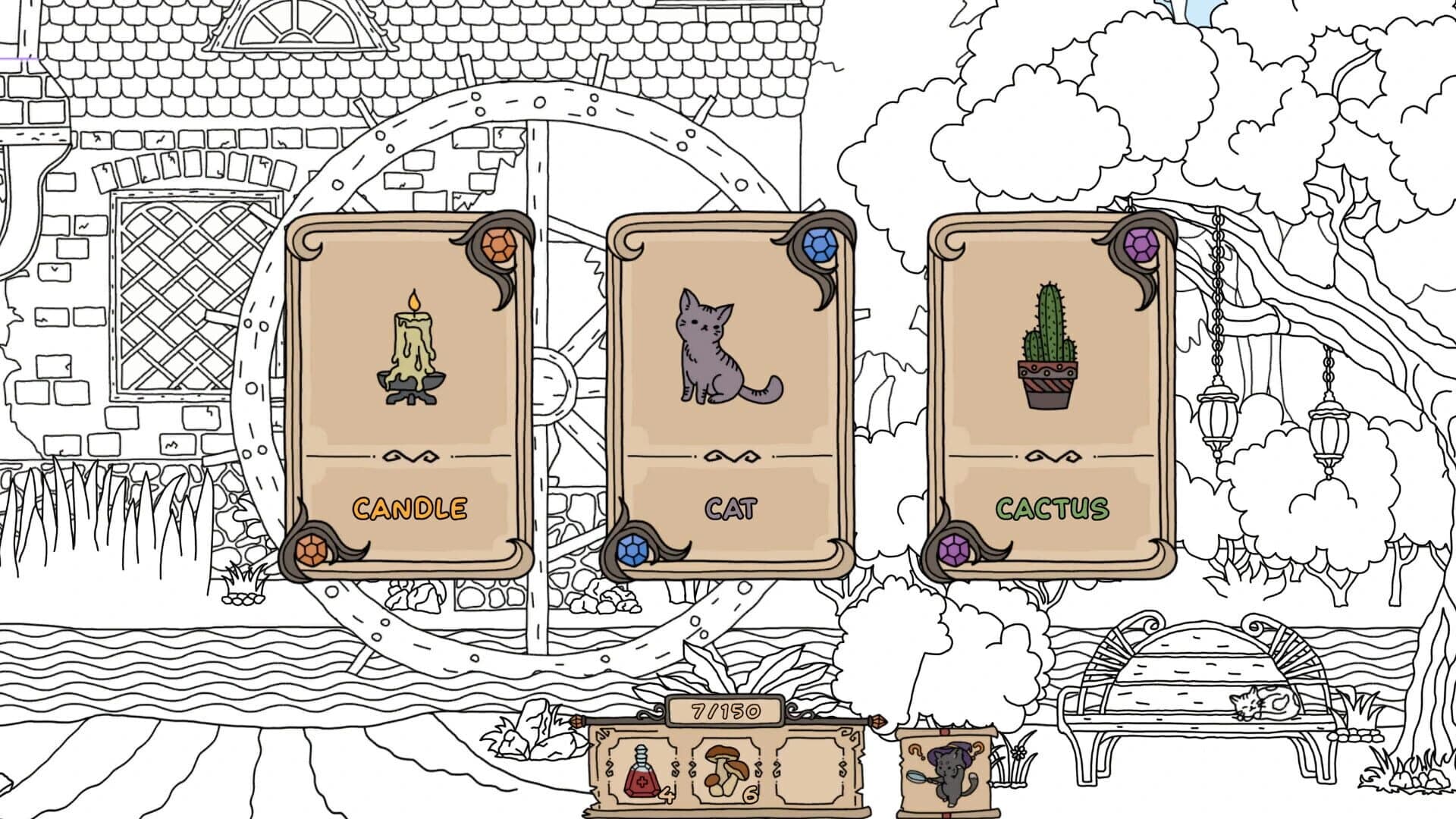The image size is (1456, 819).
Task: Click the 7/150 progress counter plaque
Action: click(x=725, y=711)
